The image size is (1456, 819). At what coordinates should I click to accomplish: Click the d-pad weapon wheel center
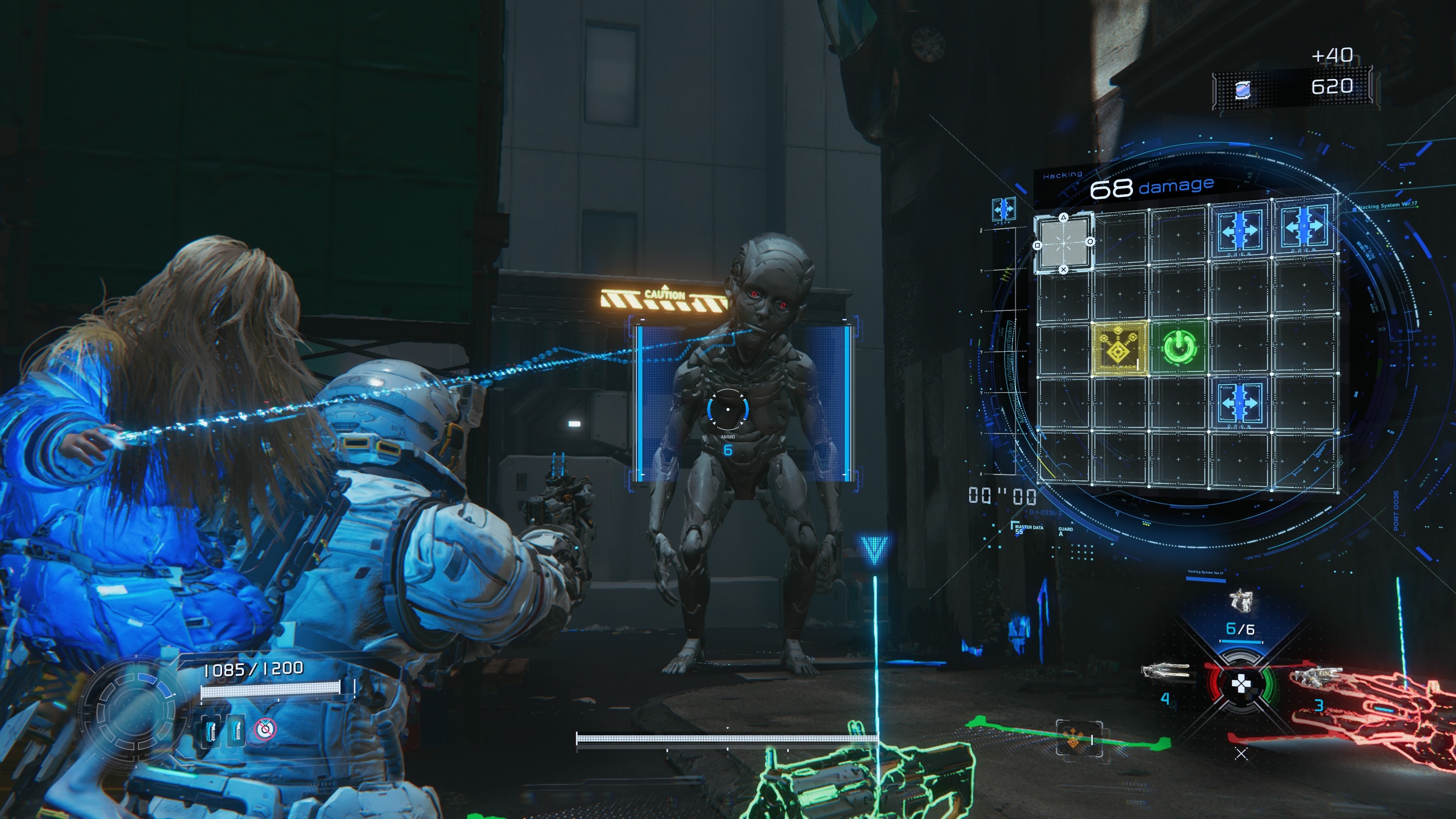(1241, 685)
